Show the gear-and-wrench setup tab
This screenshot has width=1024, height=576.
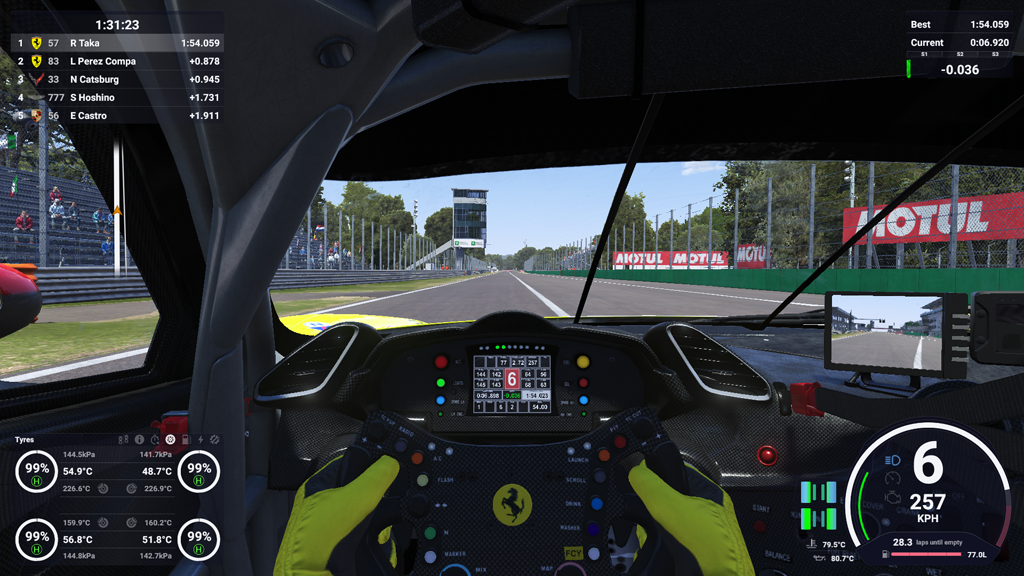pos(215,440)
